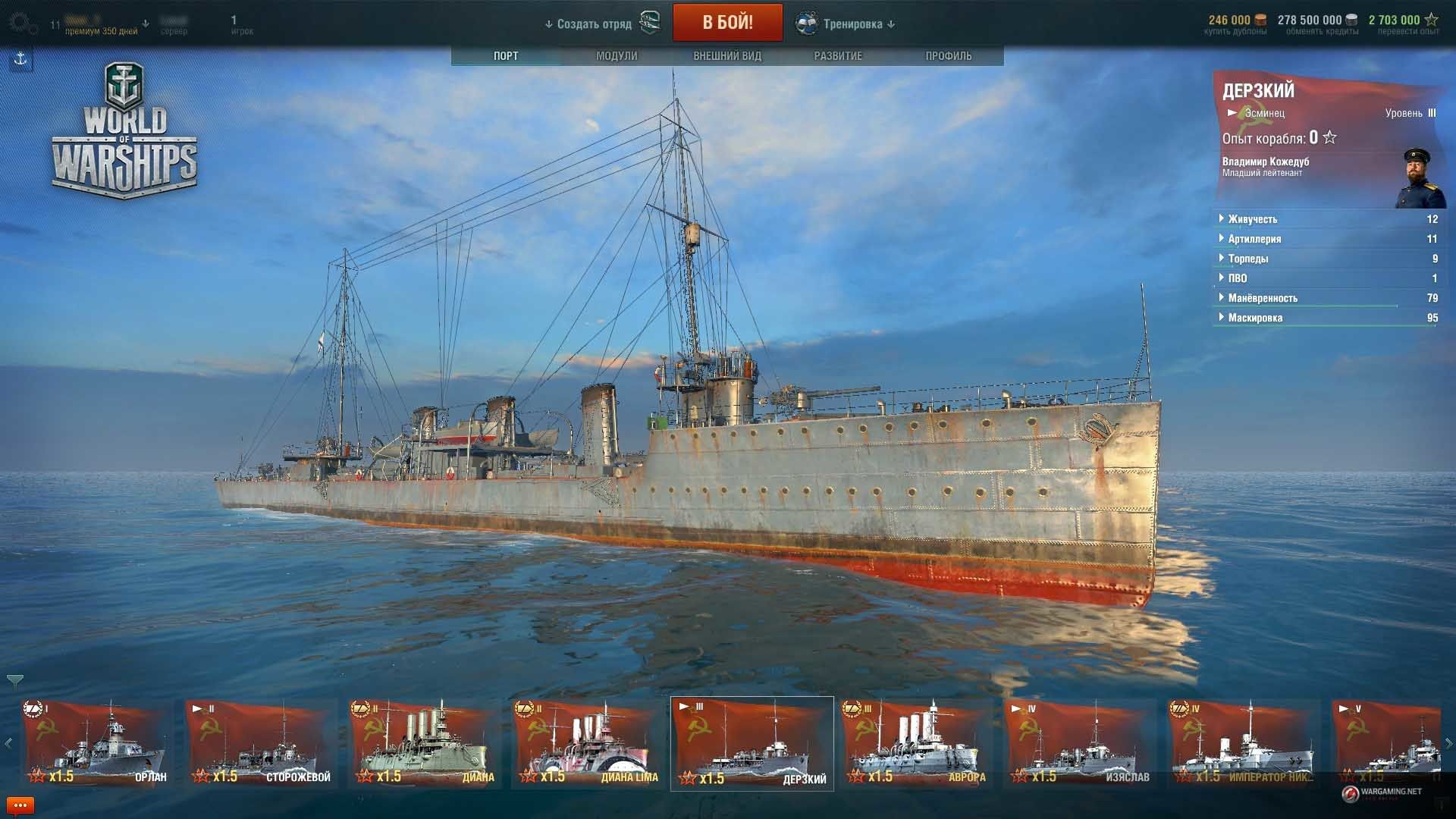Click the anchor icon button

(20, 59)
